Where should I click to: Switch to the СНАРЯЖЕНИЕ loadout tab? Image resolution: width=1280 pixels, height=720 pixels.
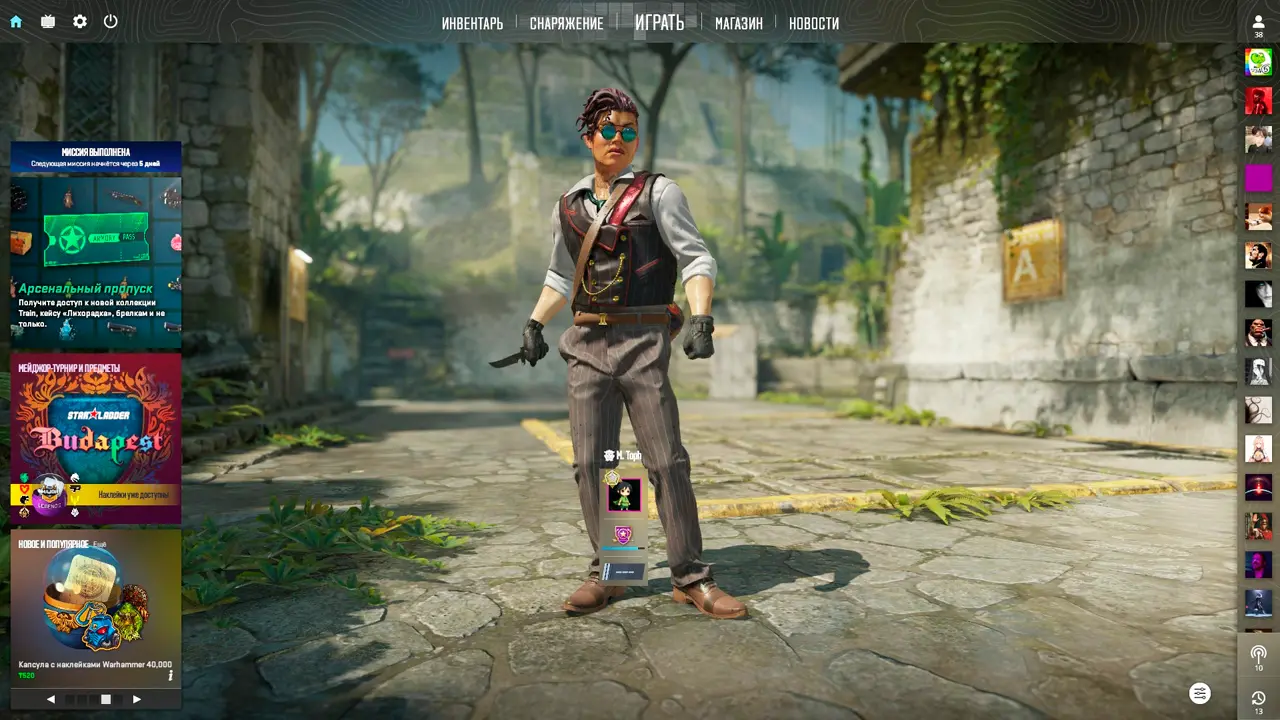(x=566, y=23)
